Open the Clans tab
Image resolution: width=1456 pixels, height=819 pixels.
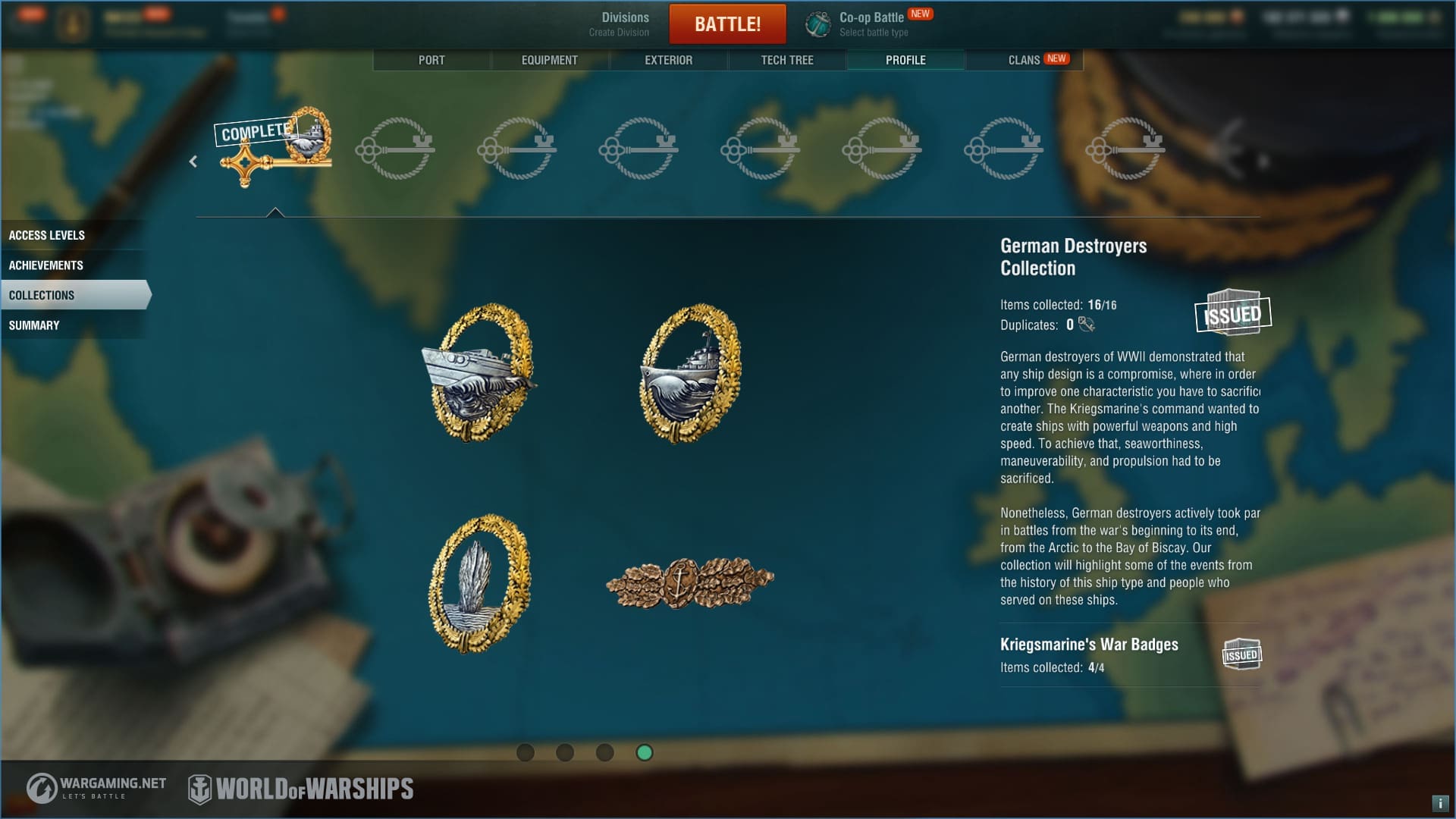(1024, 60)
